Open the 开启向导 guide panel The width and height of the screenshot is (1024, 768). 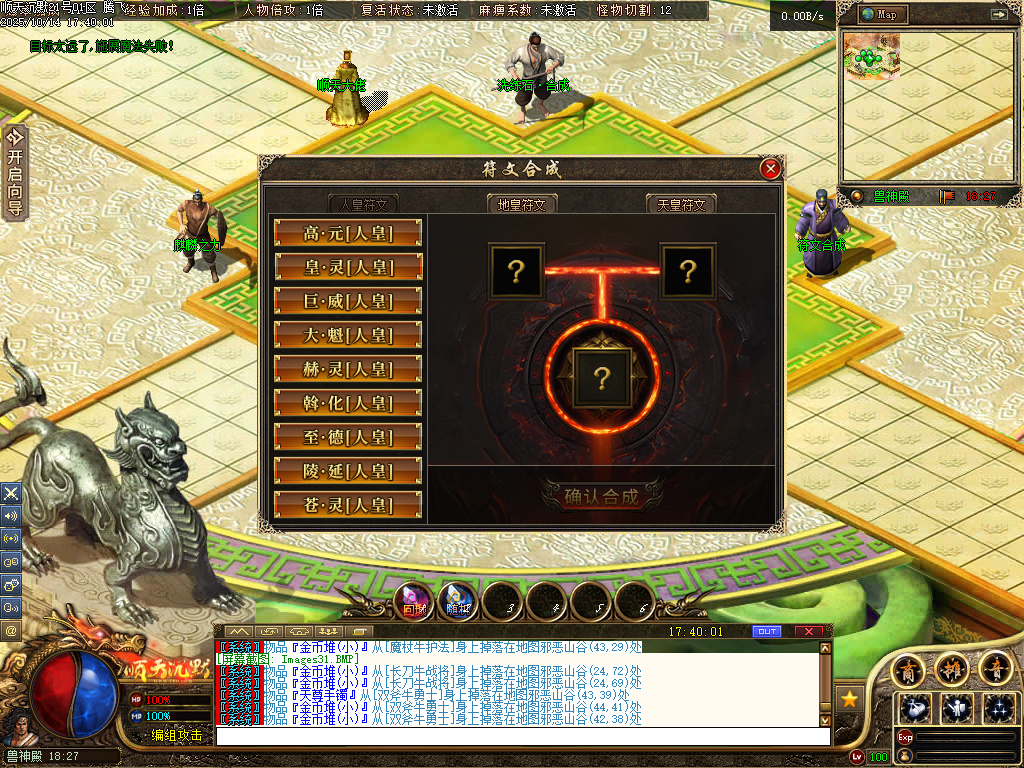pos(14,172)
